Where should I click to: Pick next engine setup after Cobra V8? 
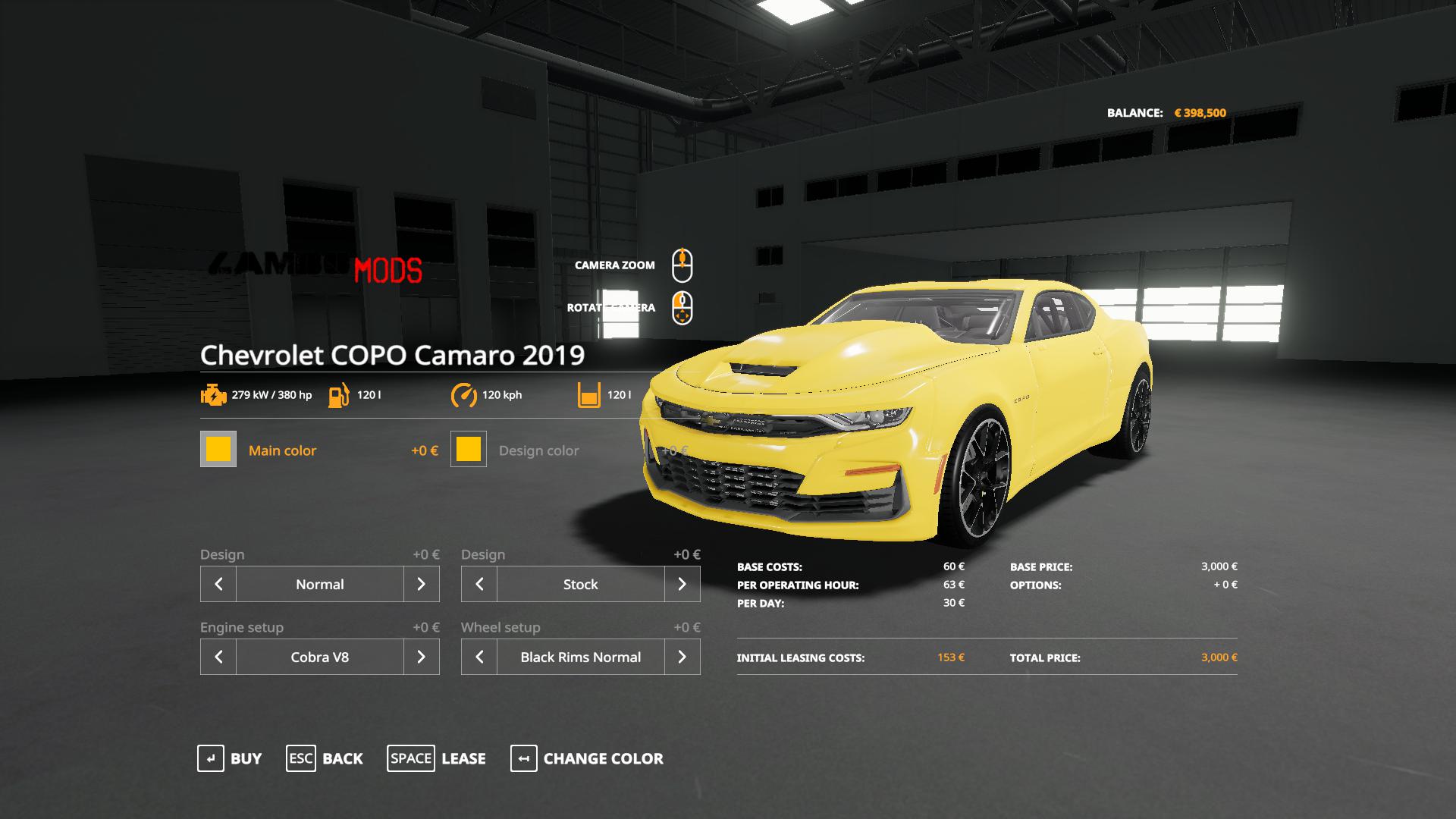[x=422, y=657]
